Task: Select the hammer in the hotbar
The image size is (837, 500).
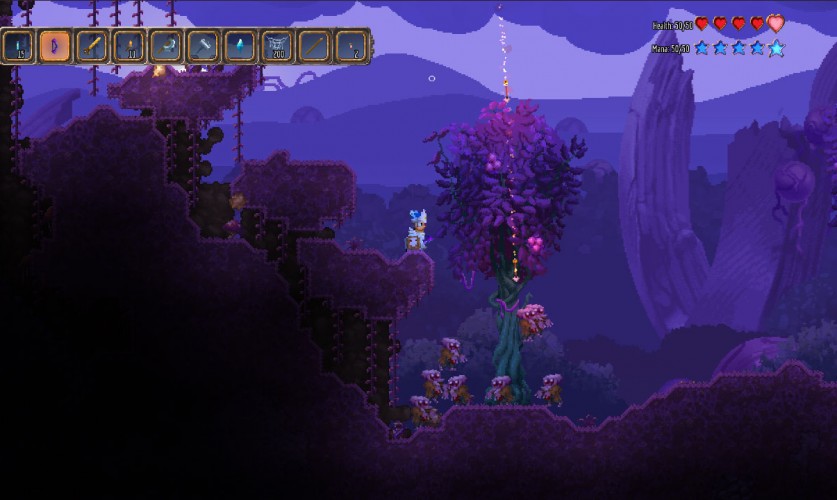Action: tap(203, 46)
